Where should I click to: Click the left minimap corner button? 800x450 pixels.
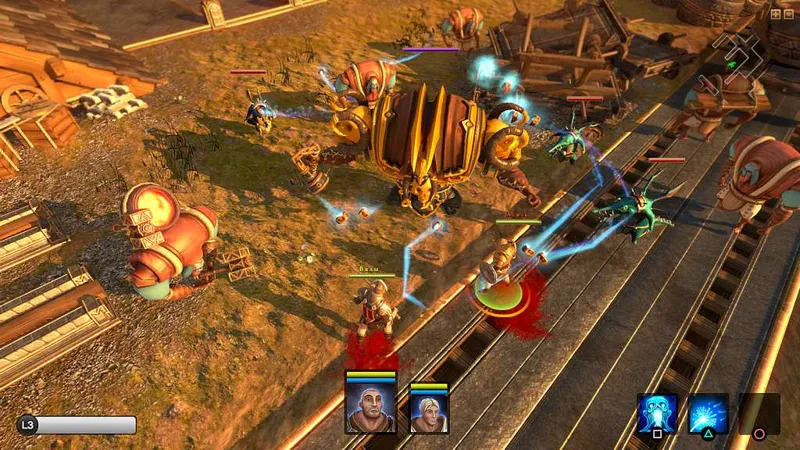[775, 14]
